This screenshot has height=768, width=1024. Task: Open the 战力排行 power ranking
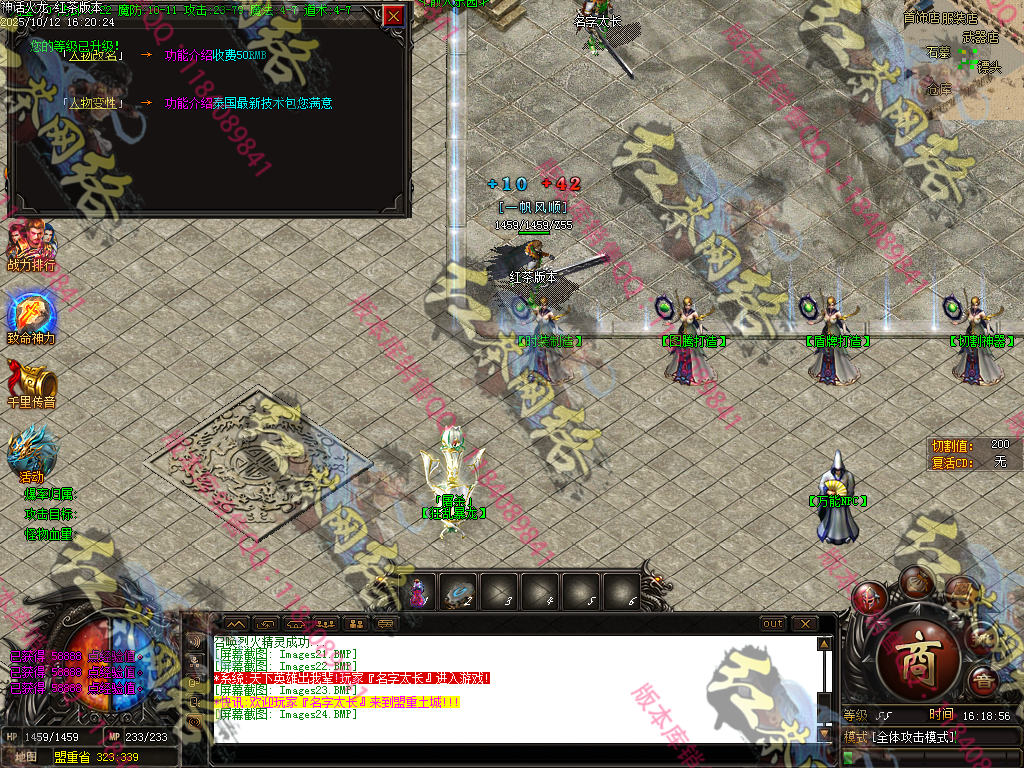click(30, 243)
